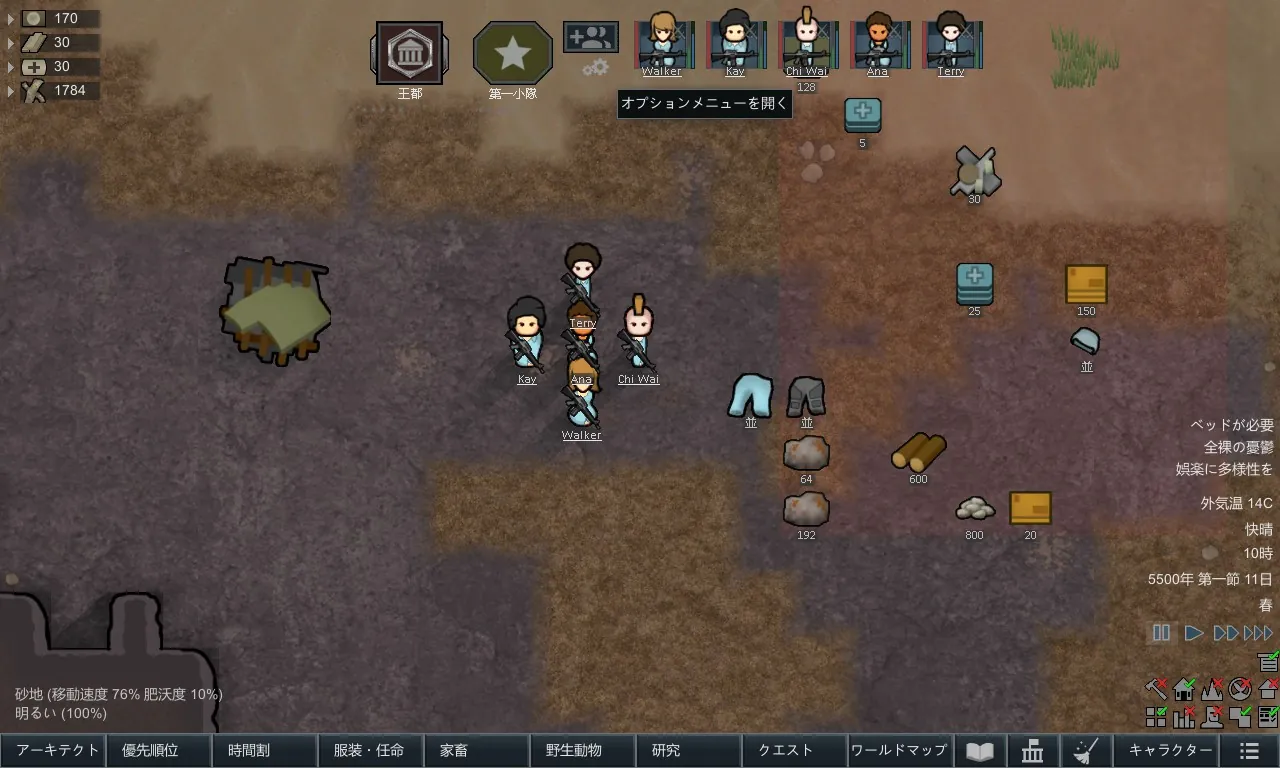This screenshot has height=768, width=1280.
Task: Select Walker's colonist portrait
Action: 662,41
